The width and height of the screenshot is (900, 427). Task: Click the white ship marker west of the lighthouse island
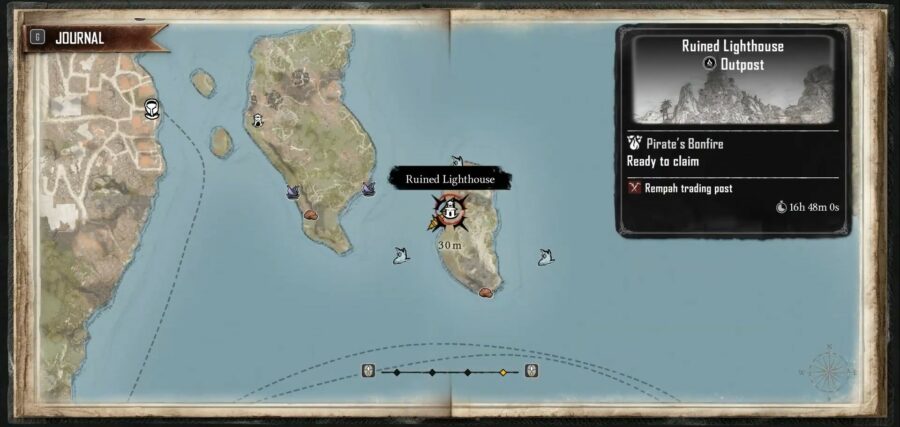click(x=400, y=255)
